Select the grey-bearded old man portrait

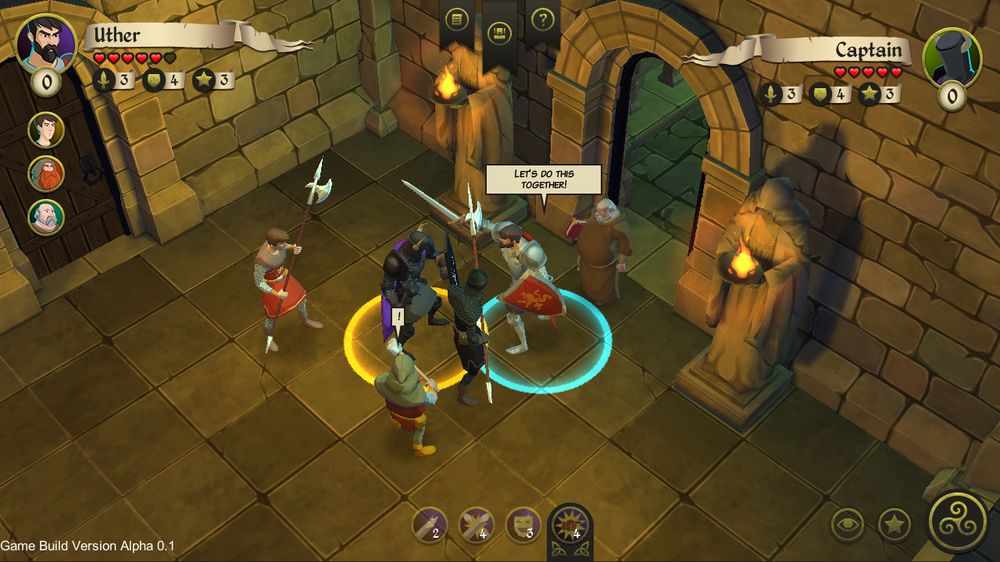46,217
